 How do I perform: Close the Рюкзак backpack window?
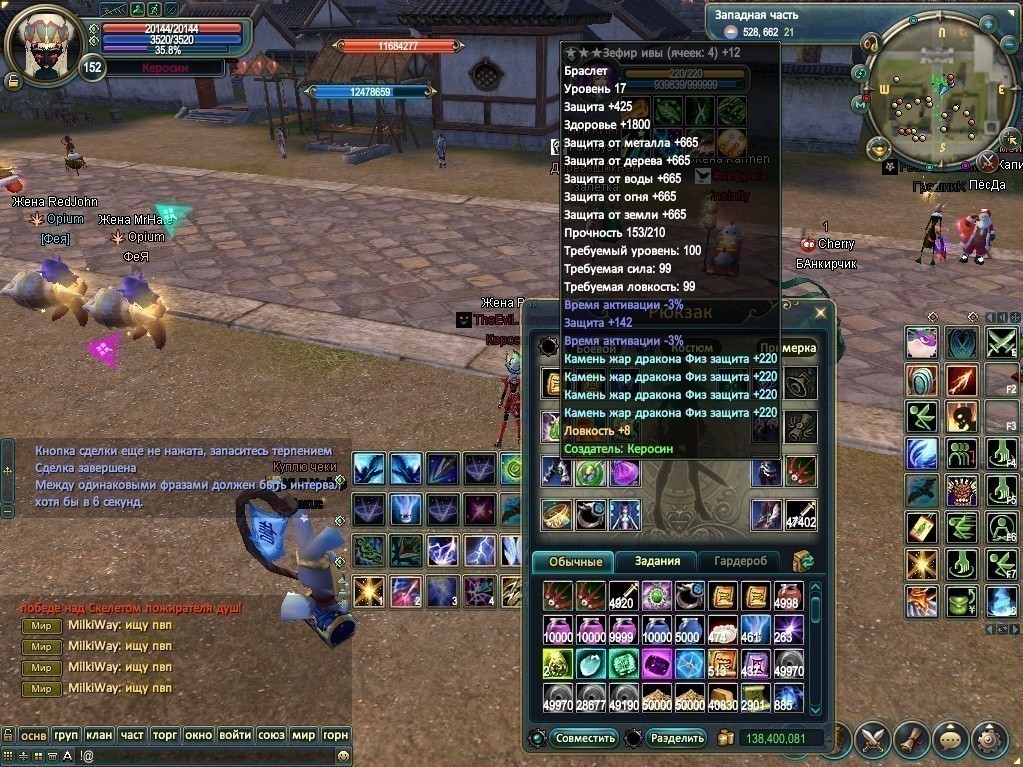tap(821, 313)
